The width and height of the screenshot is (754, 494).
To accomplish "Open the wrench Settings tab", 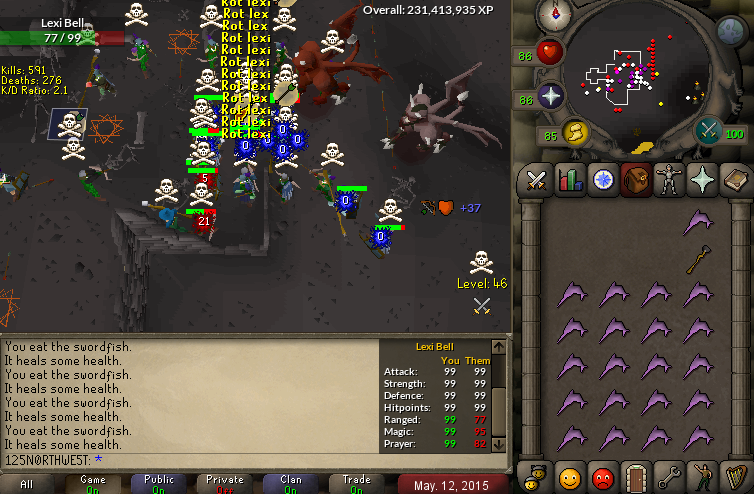I will pyautogui.click(x=669, y=475).
